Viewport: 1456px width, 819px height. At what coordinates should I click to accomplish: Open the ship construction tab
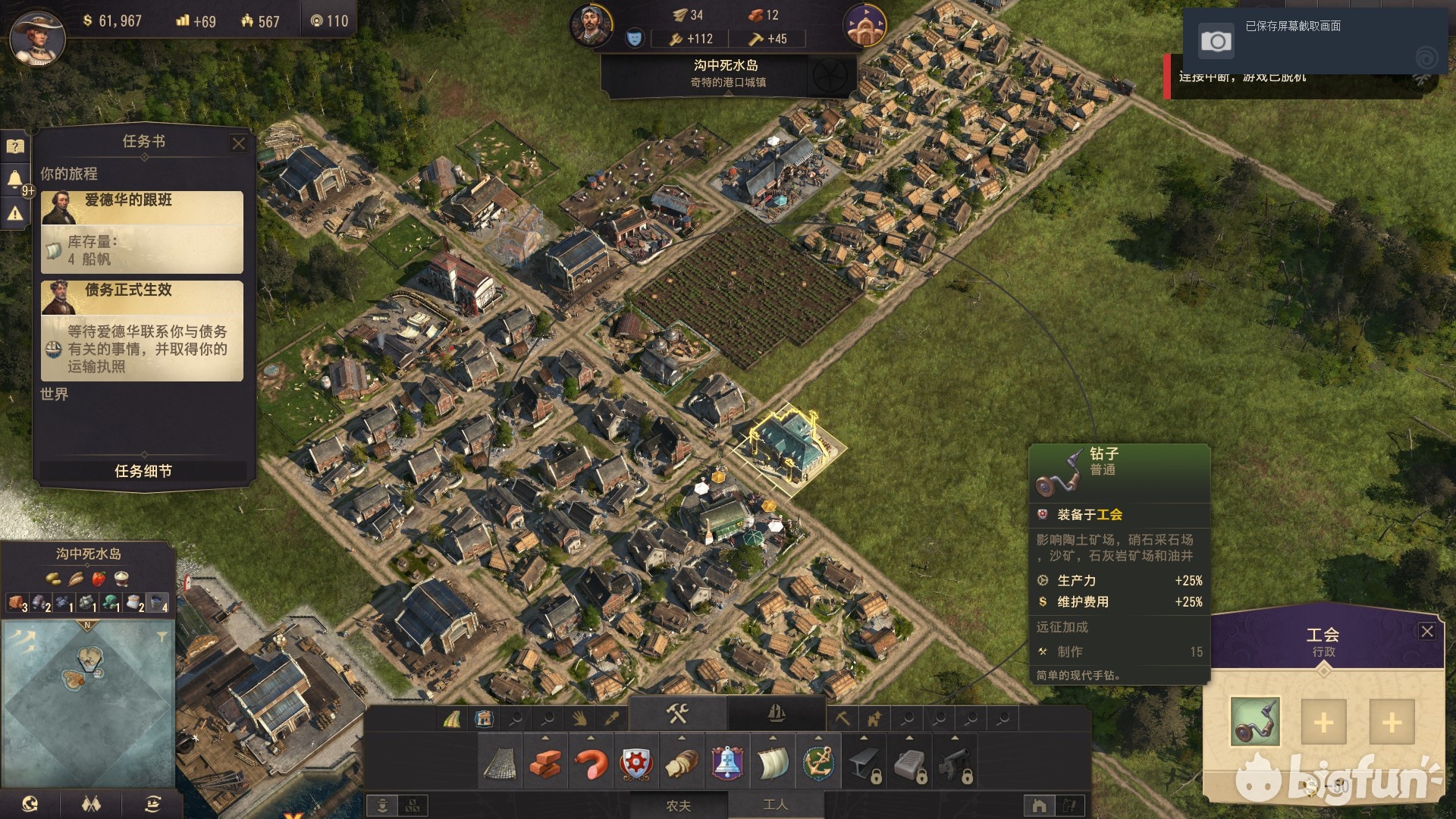point(776,714)
